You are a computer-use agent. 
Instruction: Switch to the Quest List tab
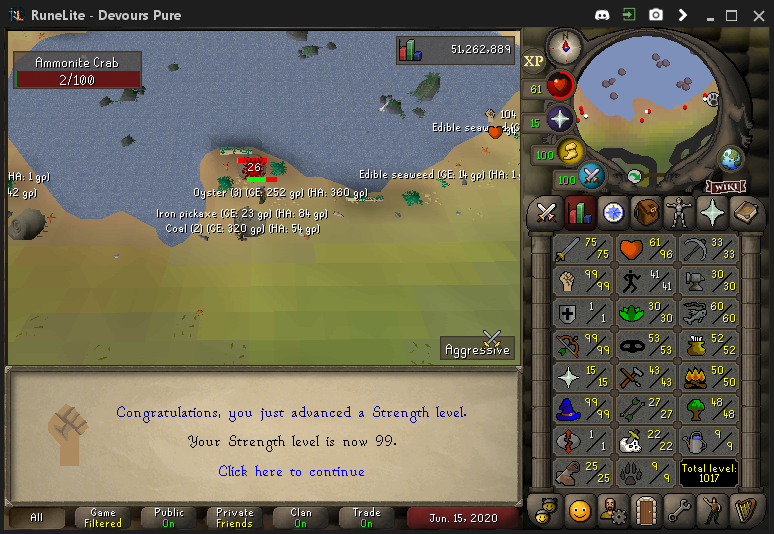(613, 212)
